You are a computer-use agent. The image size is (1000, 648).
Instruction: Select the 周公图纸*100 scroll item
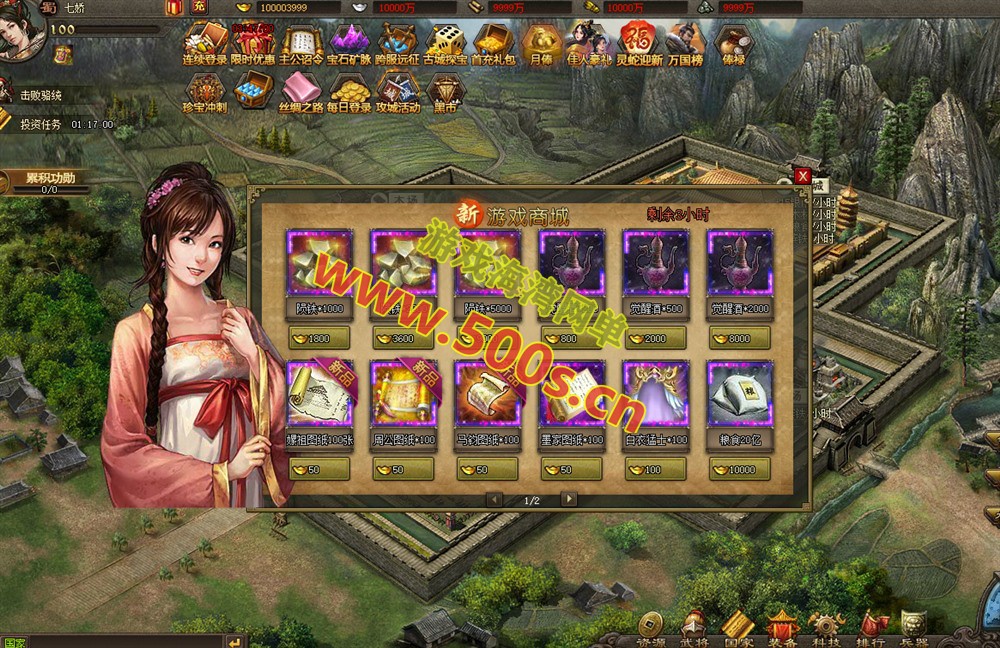pos(403,394)
